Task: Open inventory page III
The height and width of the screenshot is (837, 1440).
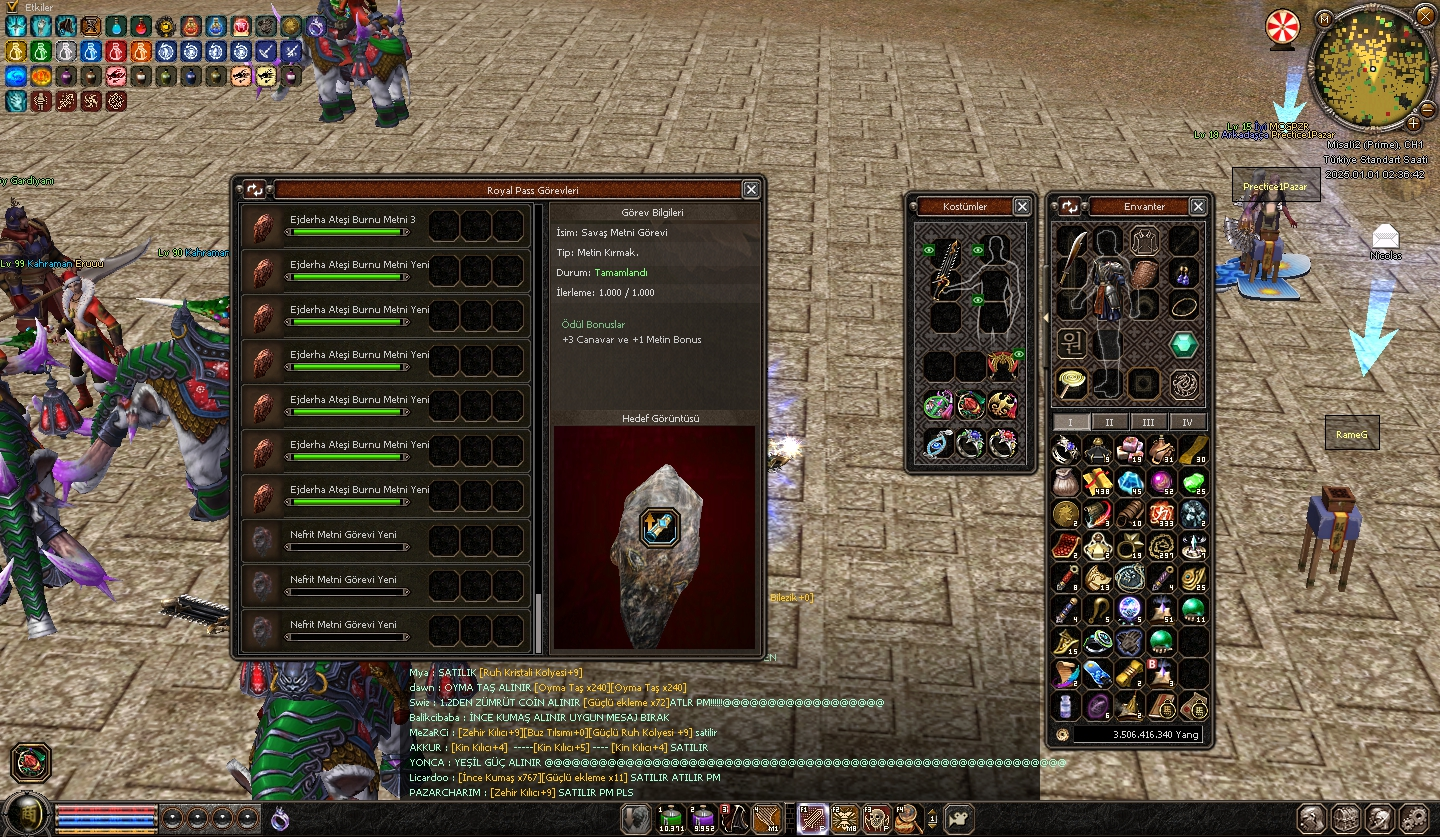Action: pos(1148,422)
